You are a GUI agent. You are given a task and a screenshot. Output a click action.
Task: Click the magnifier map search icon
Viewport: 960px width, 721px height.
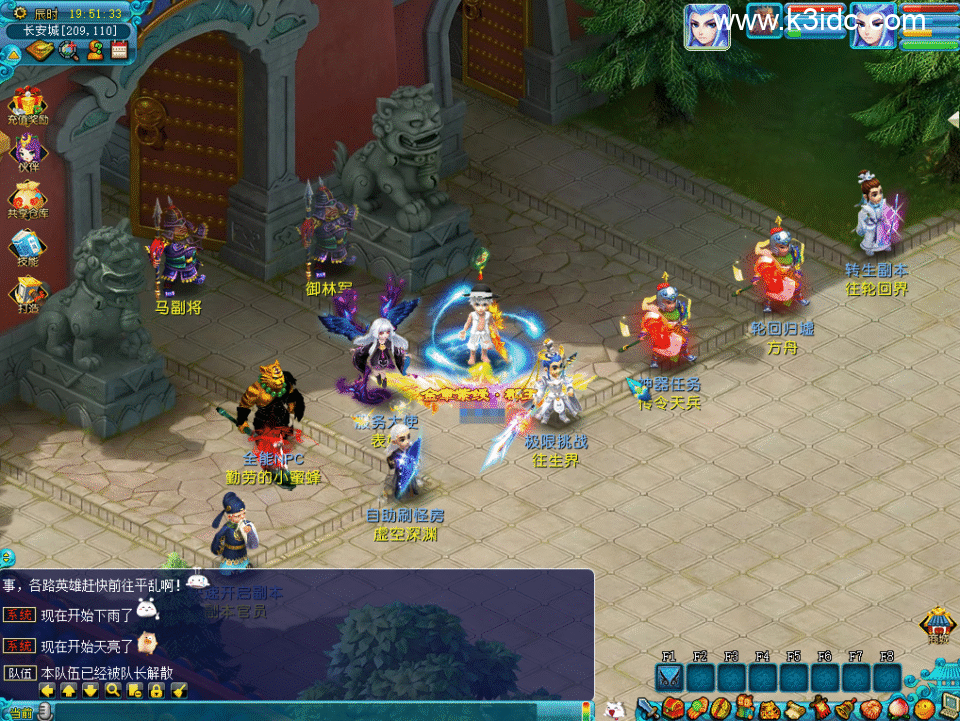(x=68, y=50)
